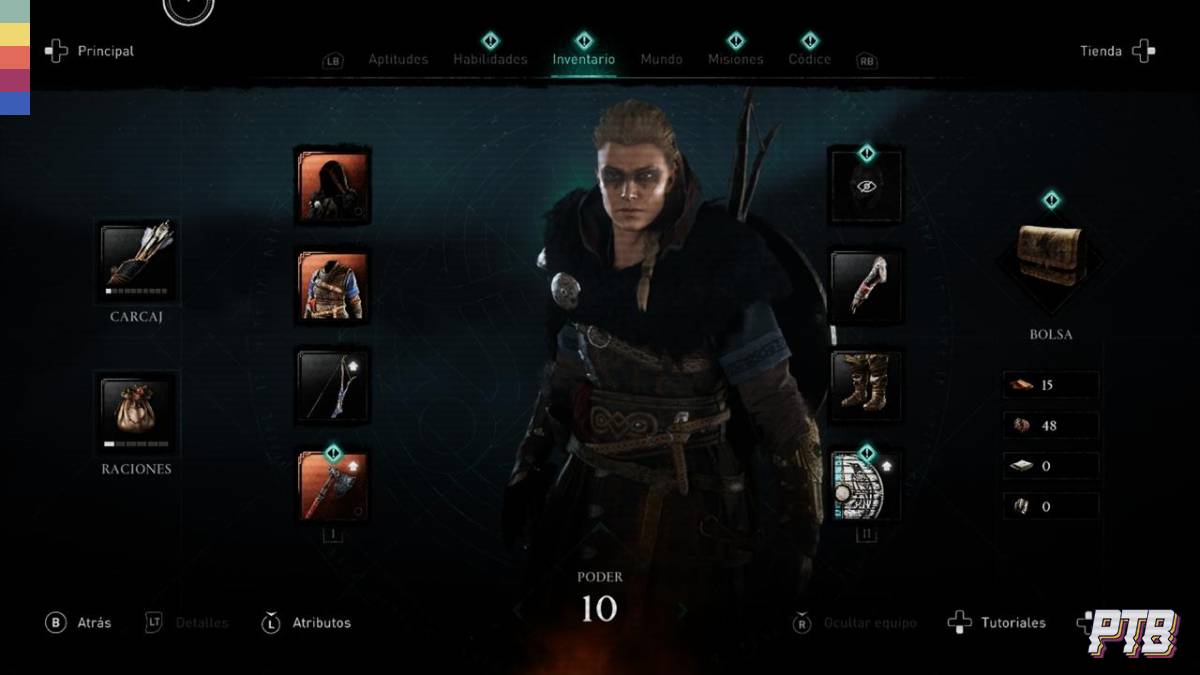1200x675 pixels.
Task: Select the round shield slot
Action: 866,486
